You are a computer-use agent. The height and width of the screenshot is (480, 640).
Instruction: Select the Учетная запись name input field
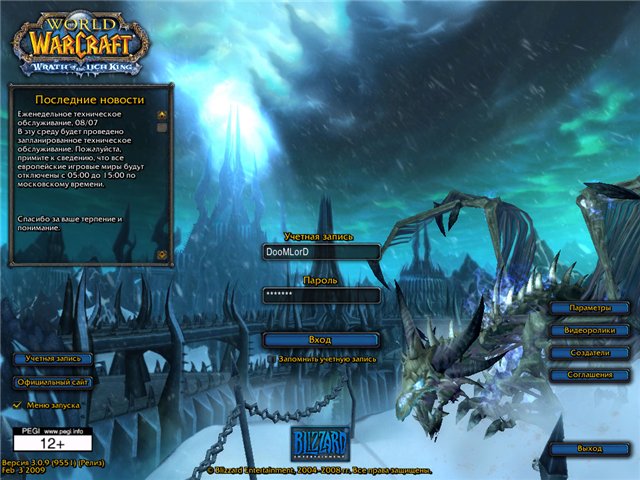click(x=320, y=252)
